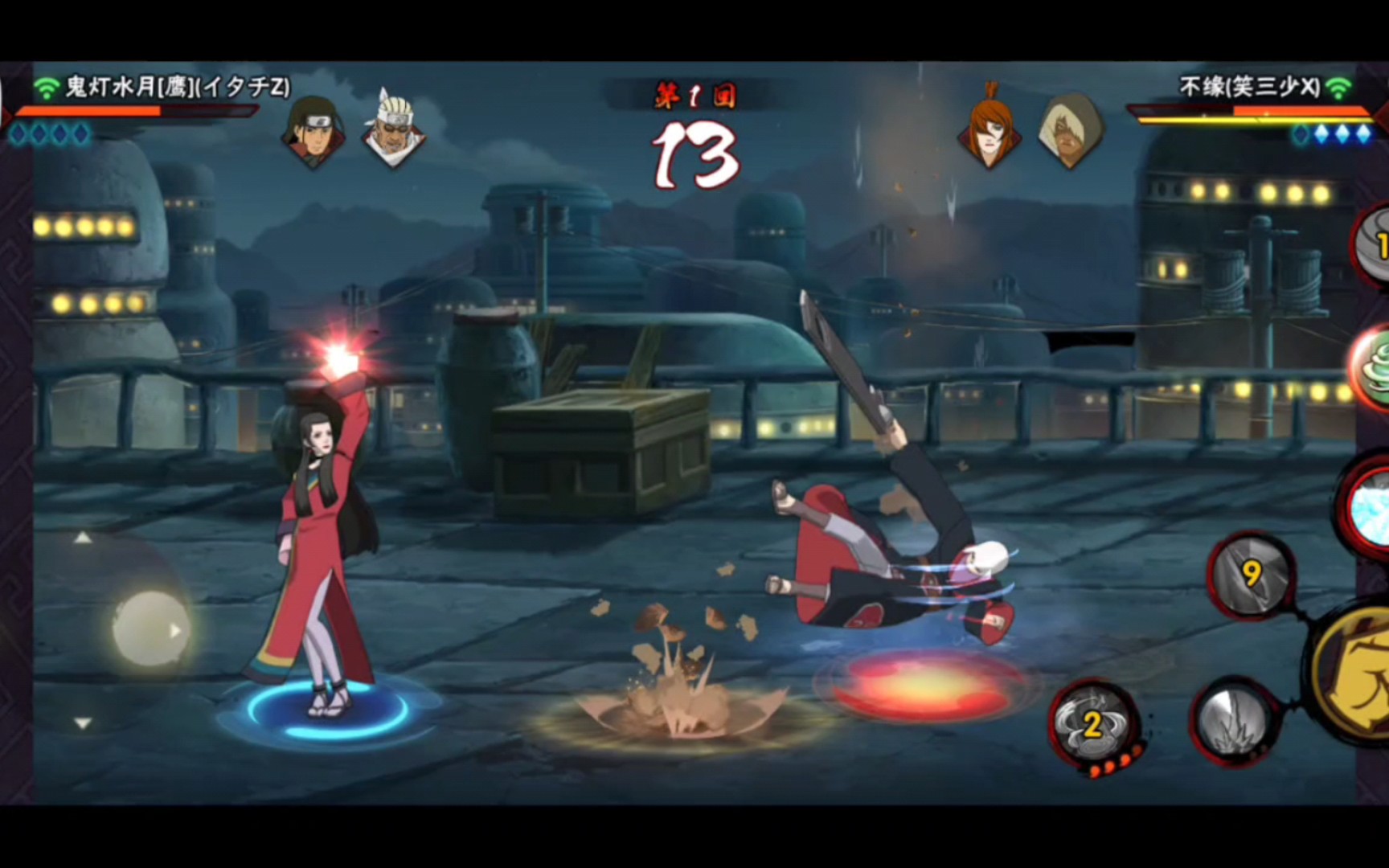Select the orange-haired enemy portrait
Screen dimensions: 1389x868
[x=990, y=130]
